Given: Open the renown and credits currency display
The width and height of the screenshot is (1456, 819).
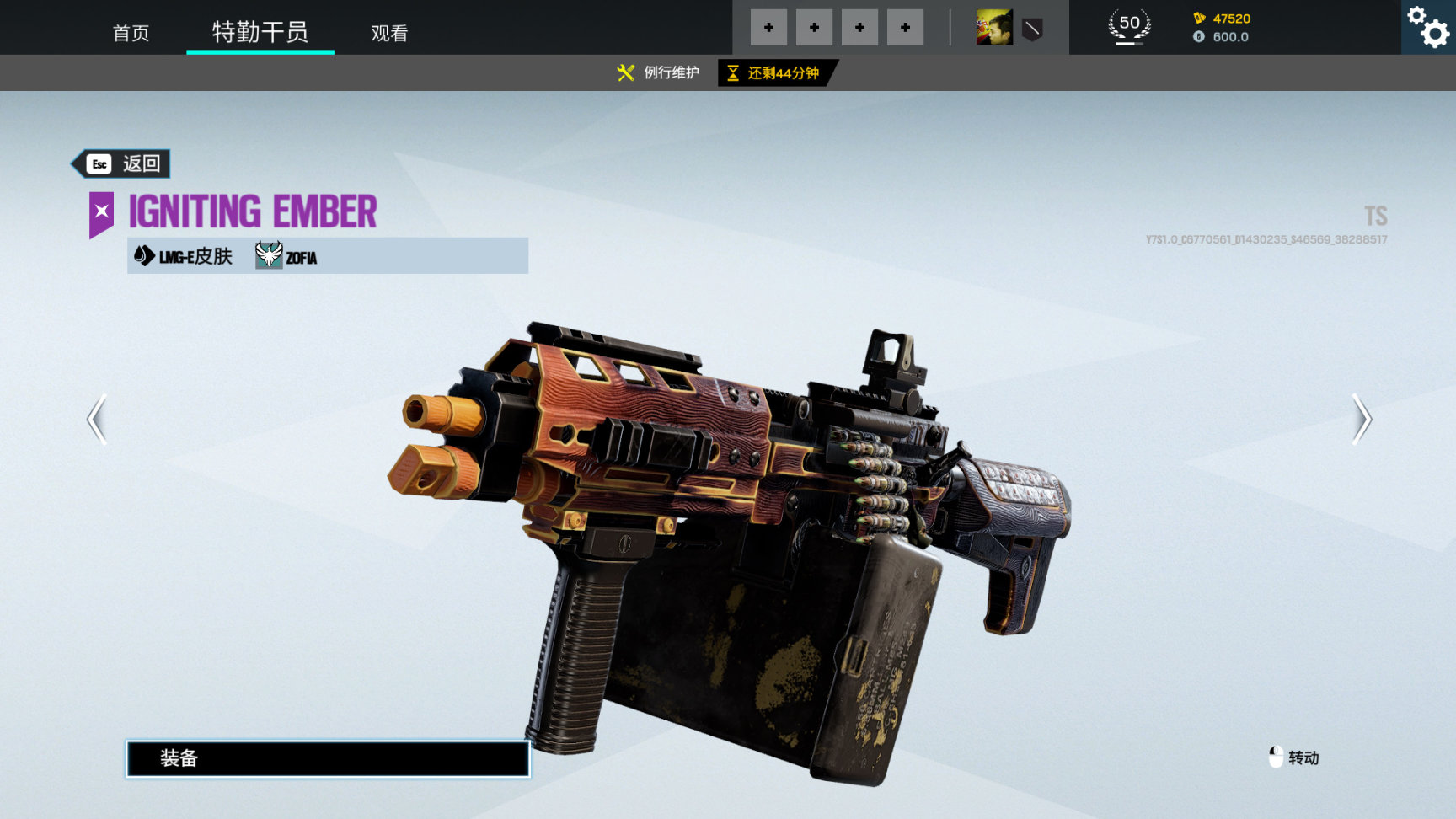Looking at the screenshot, I should [x=1222, y=28].
